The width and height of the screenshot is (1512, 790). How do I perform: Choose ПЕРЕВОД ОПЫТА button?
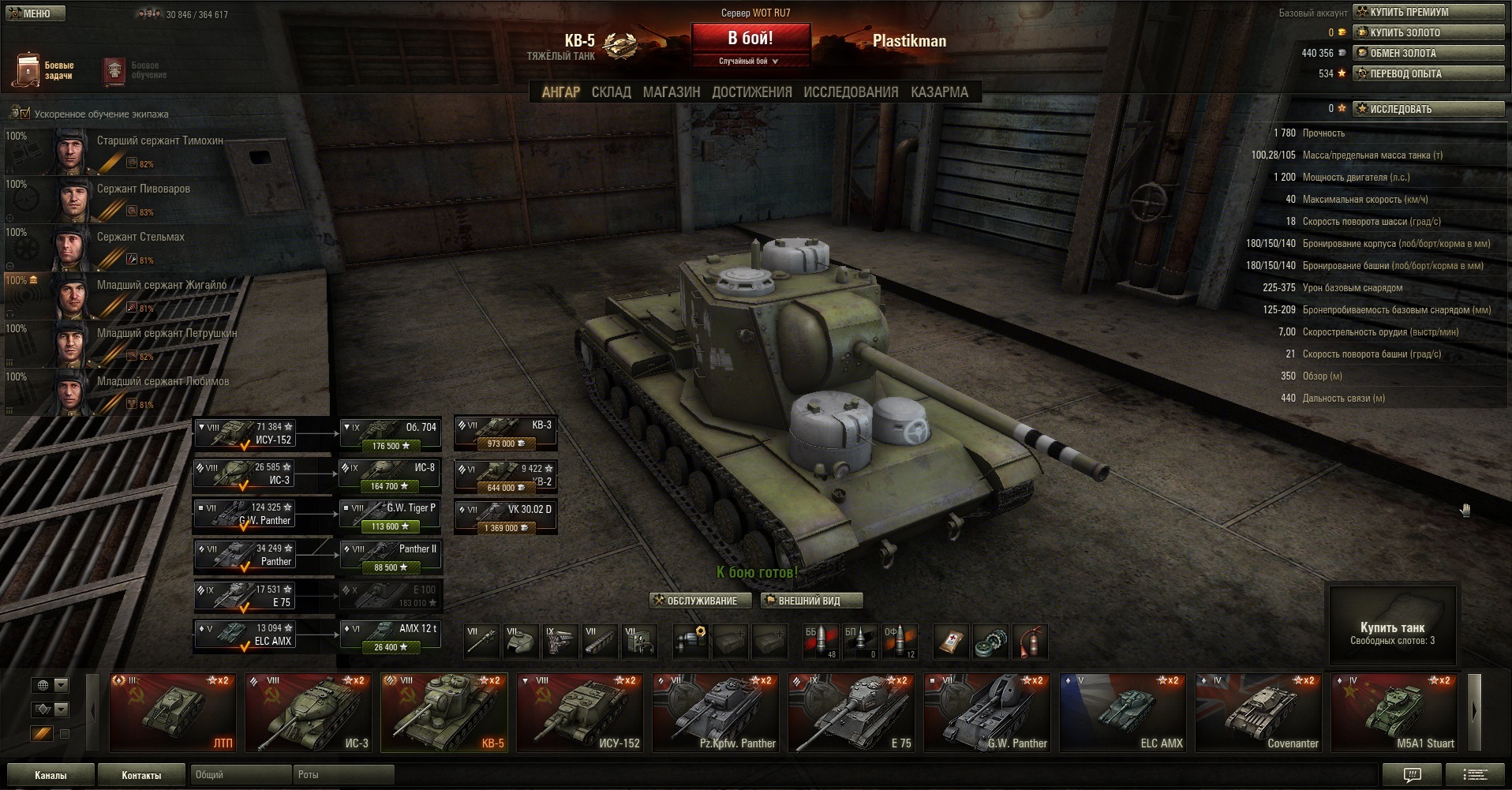[x=1428, y=73]
